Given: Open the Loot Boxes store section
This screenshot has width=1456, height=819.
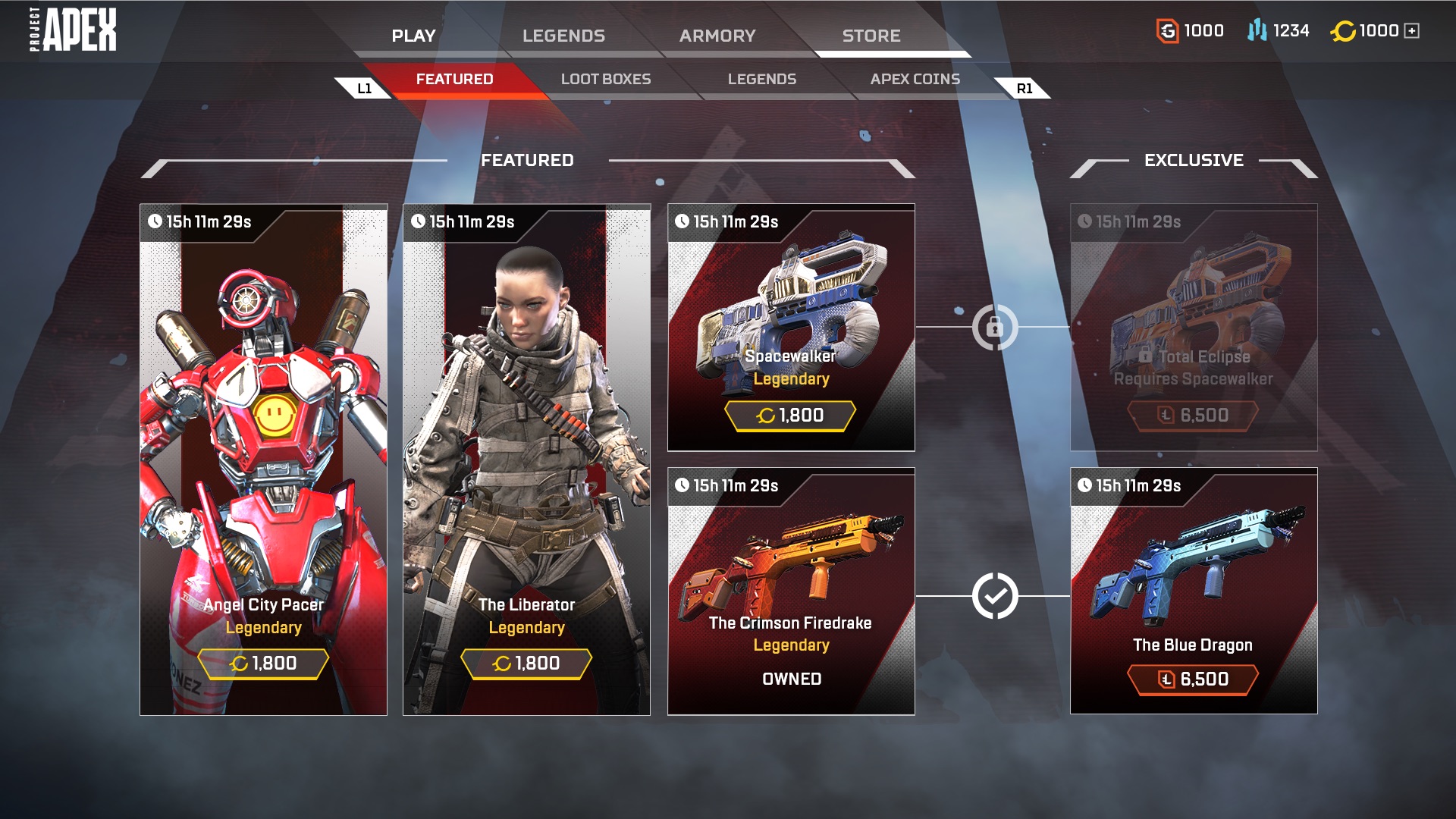Looking at the screenshot, I should coord(606,79).
